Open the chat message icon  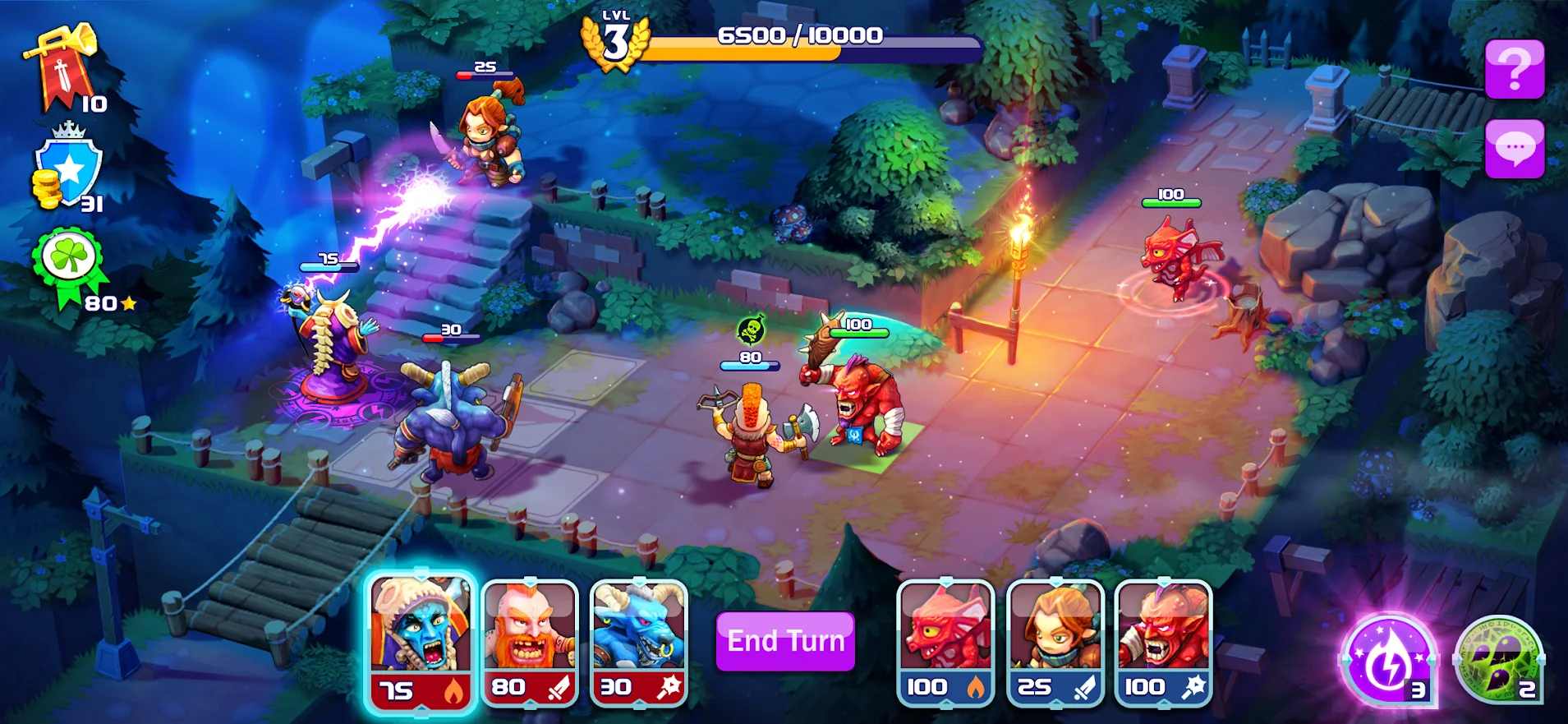coord(1515,148)
